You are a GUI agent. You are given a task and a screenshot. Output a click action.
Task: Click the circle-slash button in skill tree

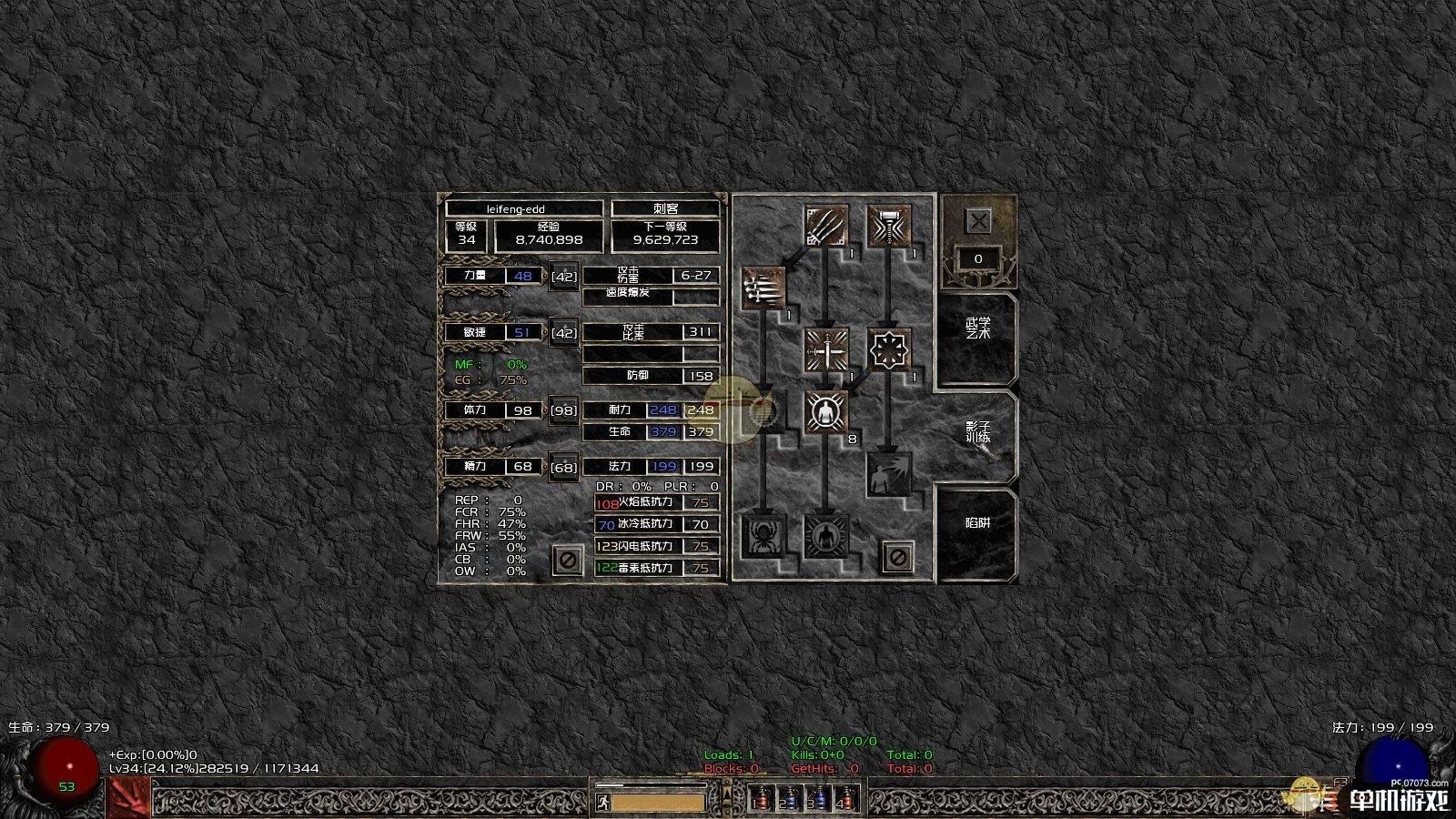[x=897, y=555]
